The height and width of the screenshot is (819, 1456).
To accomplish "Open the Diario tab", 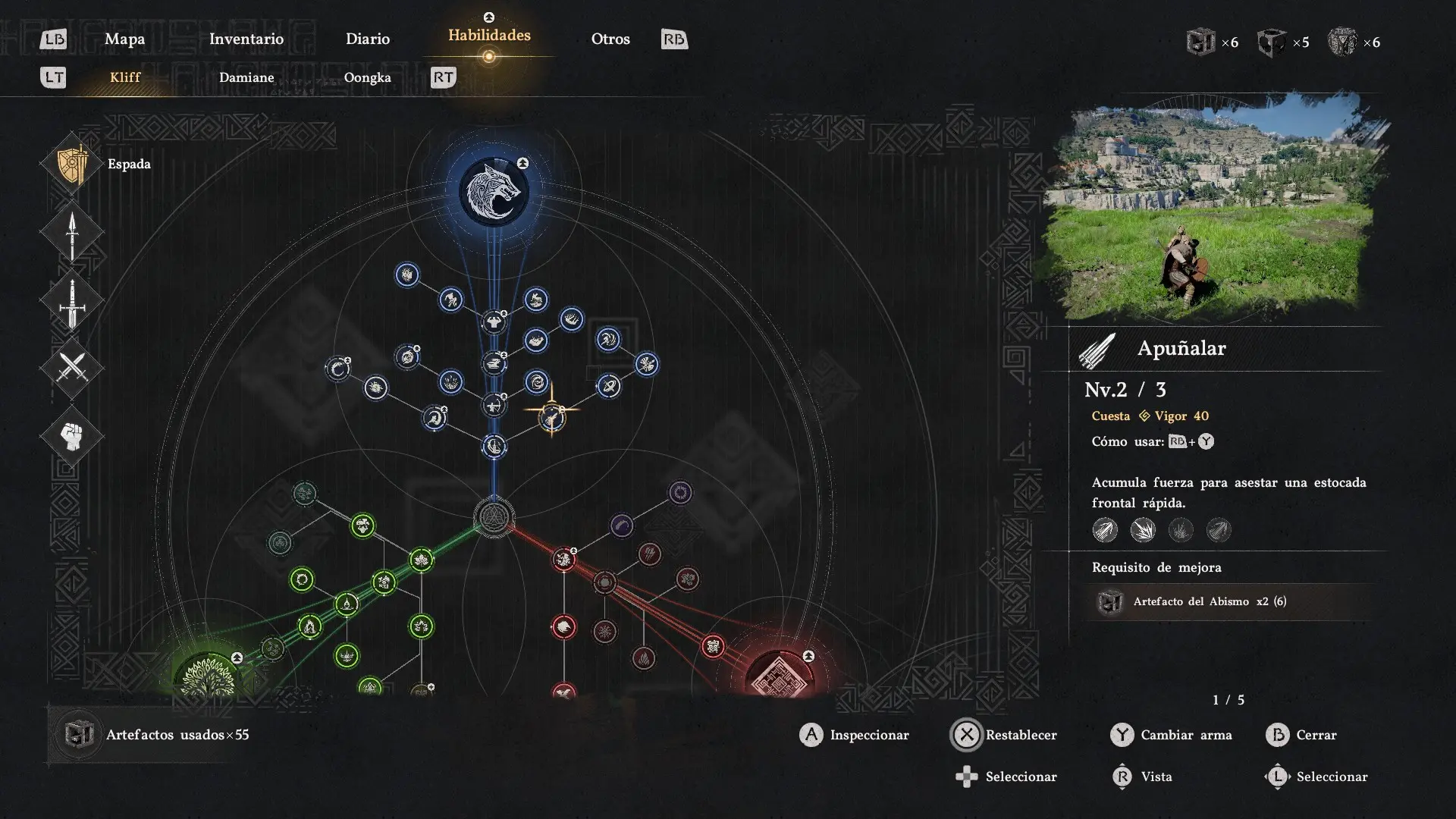I will pyautogui.click(x=367, y=39).
